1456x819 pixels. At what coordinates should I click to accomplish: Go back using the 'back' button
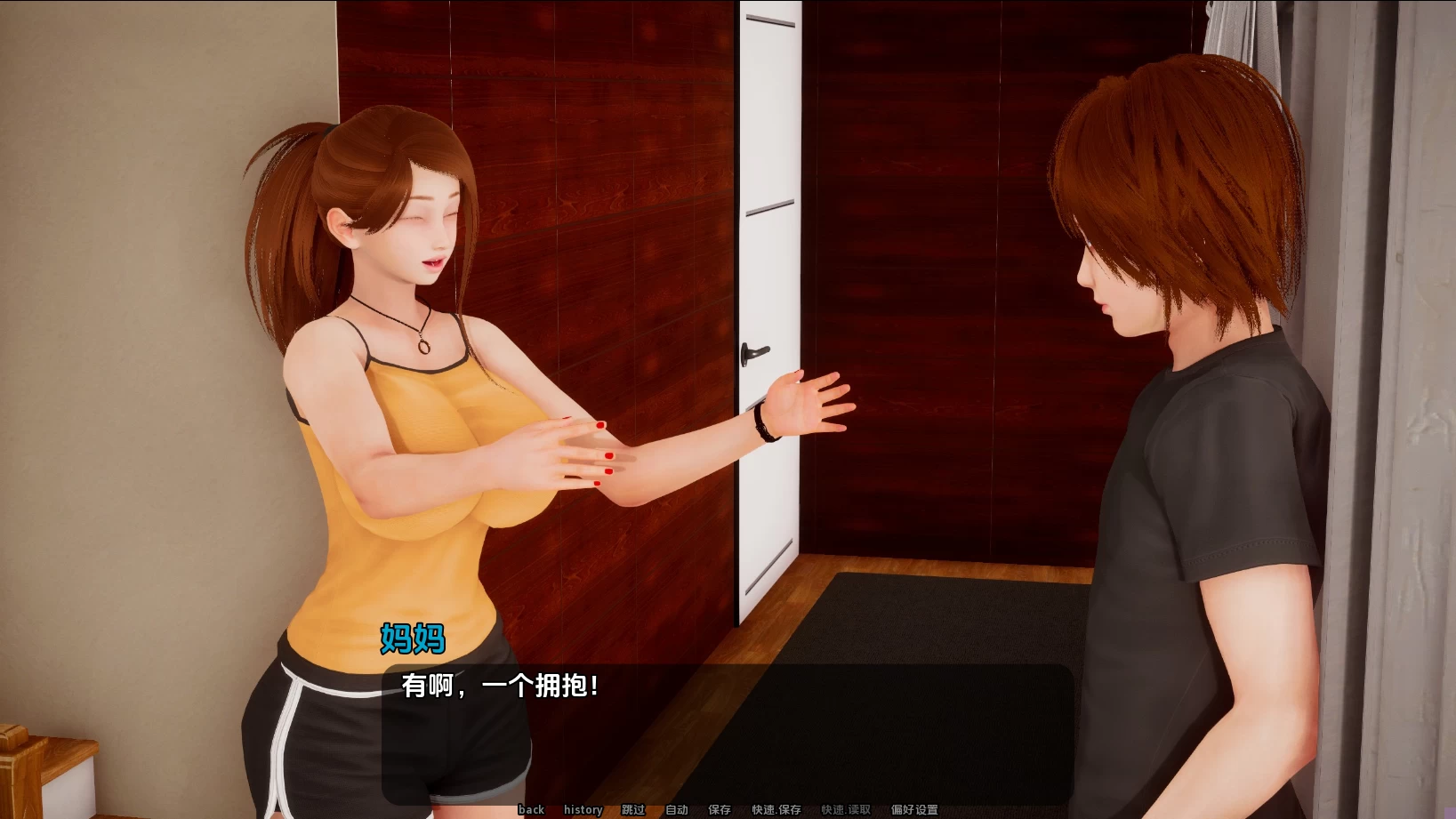click(531, 809)
